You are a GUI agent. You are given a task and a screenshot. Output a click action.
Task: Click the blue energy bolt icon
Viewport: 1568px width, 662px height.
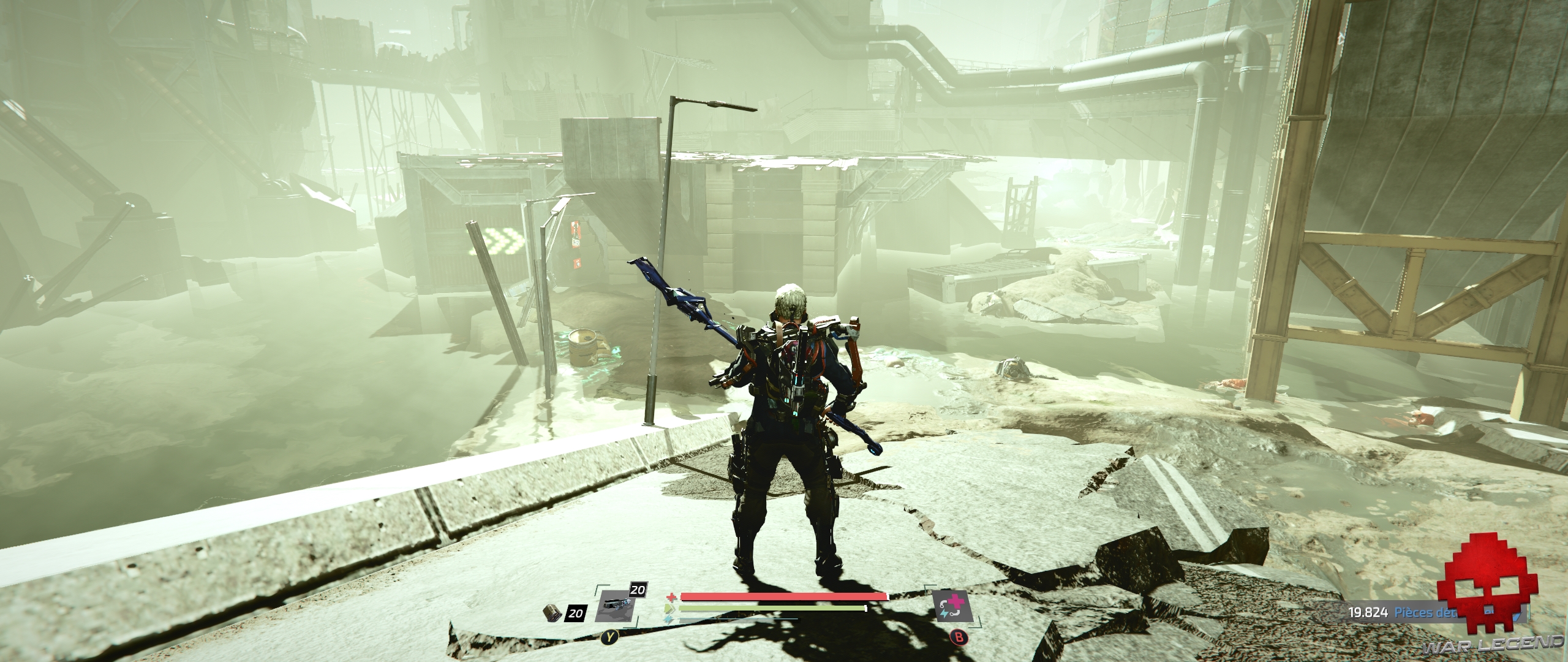[x=668, y=620]
